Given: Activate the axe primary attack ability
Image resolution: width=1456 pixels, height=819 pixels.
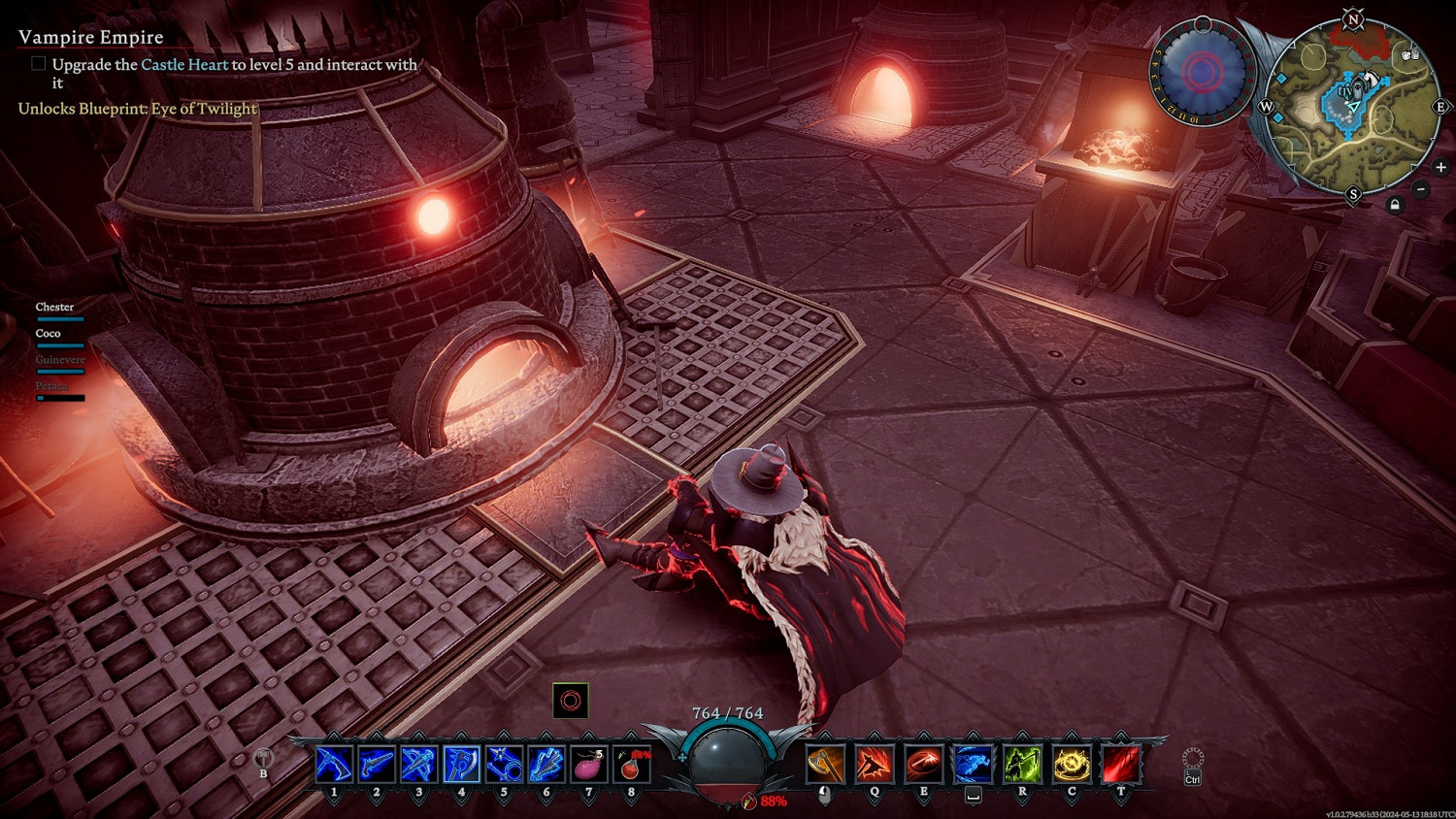Looking at the screenshot, I should pyautogui.click(x=825, y=765).
